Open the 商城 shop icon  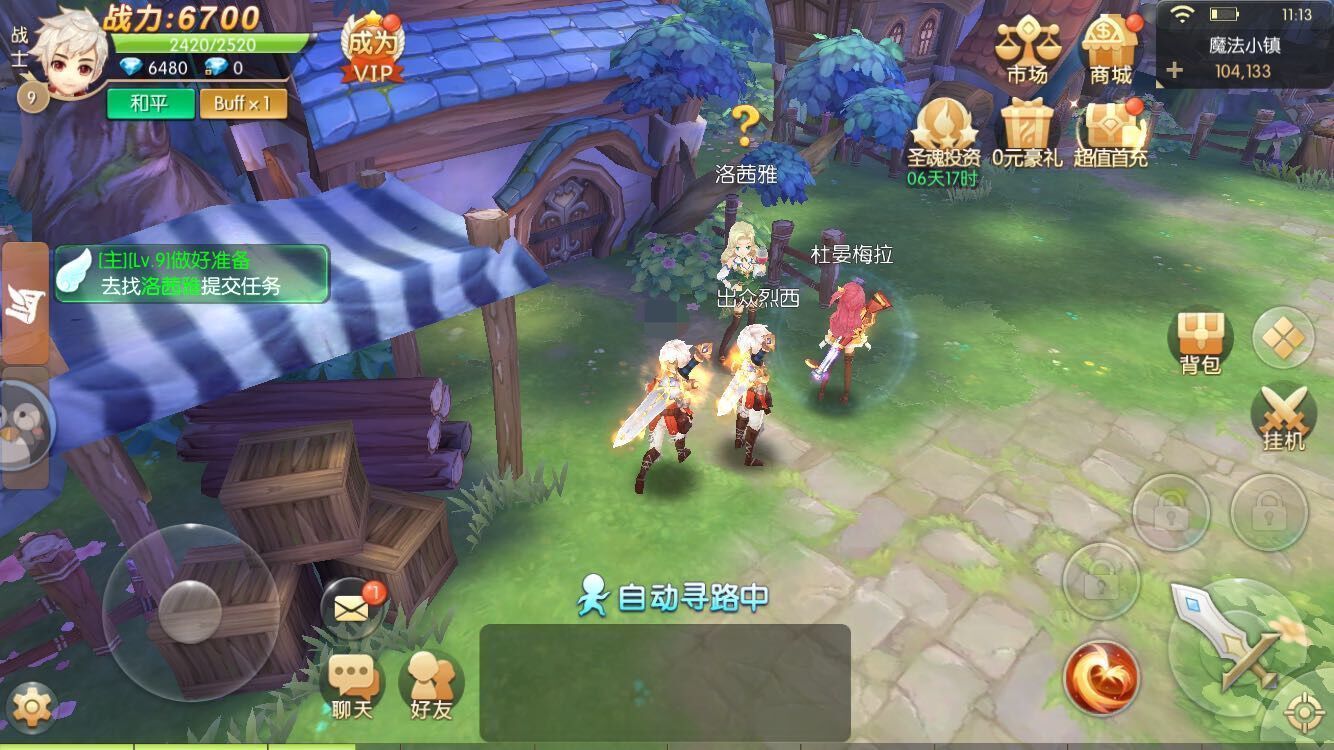1110,50
